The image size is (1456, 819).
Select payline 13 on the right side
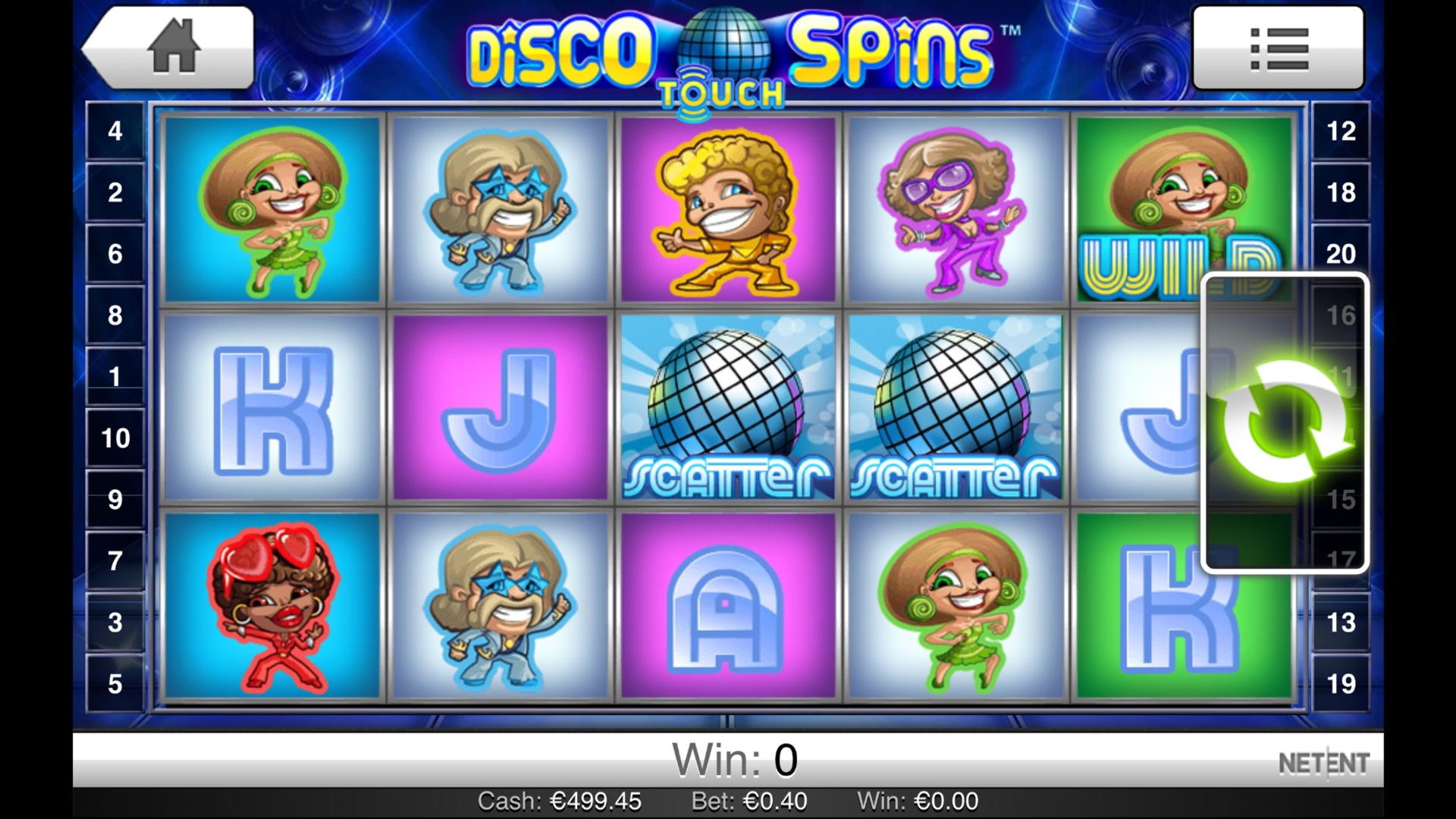[1341, 622]
